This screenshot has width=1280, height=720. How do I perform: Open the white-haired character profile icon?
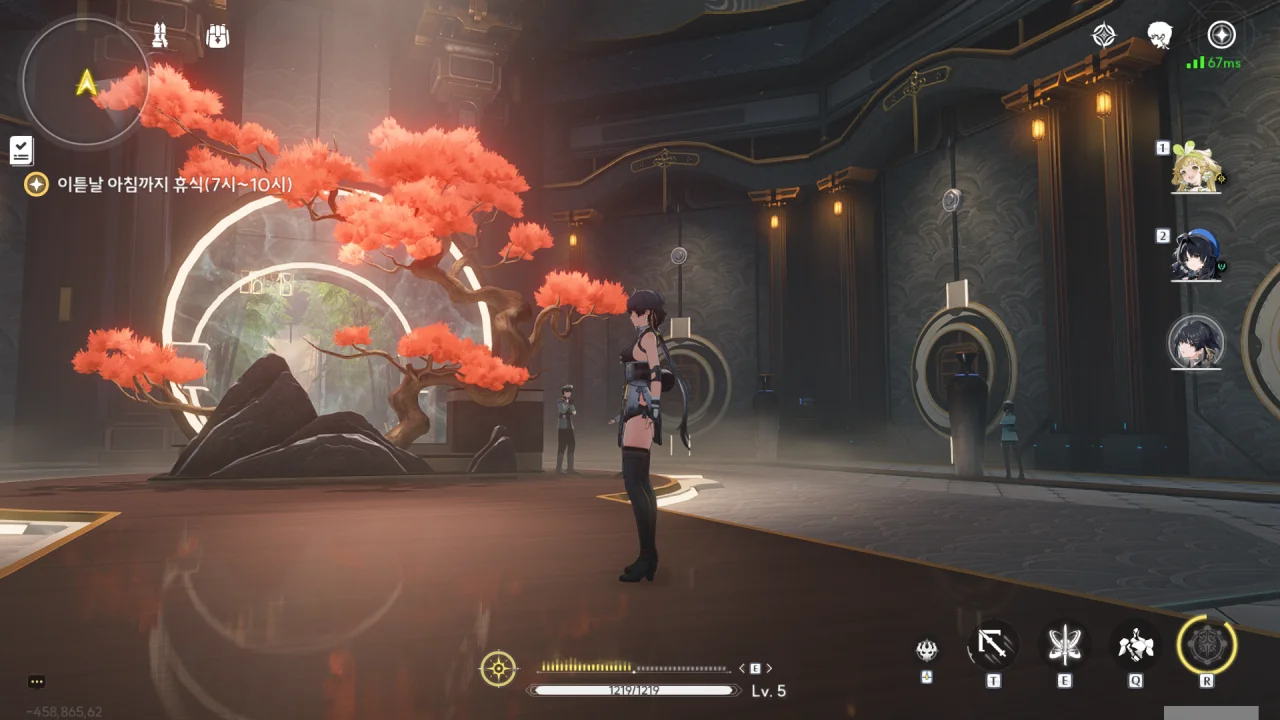click(x=1160, y=36)
